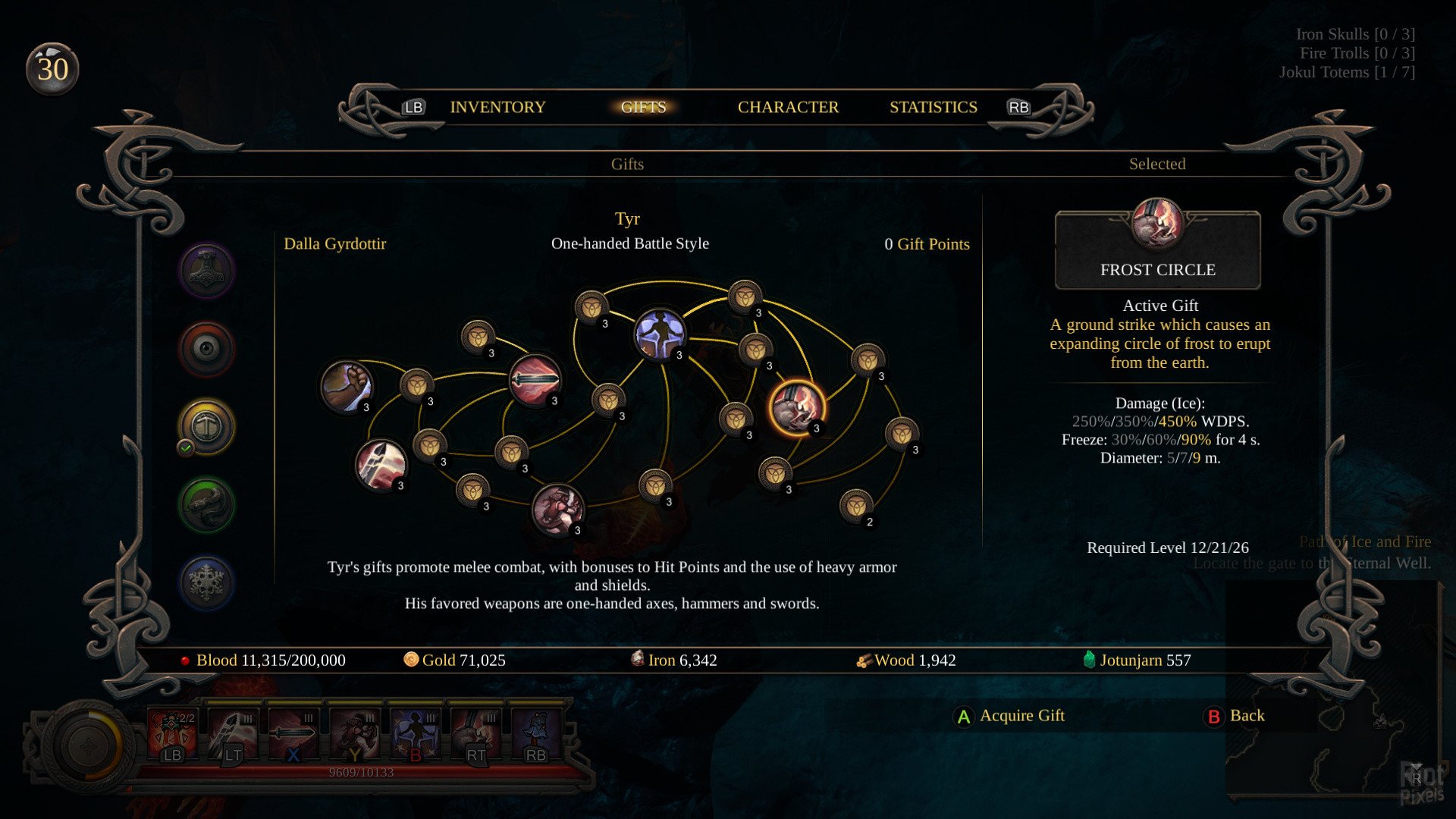The width and height of the screenshot is (1456, 819).
Task: Pick the cracked blade gift node
Action: point(381,464)
